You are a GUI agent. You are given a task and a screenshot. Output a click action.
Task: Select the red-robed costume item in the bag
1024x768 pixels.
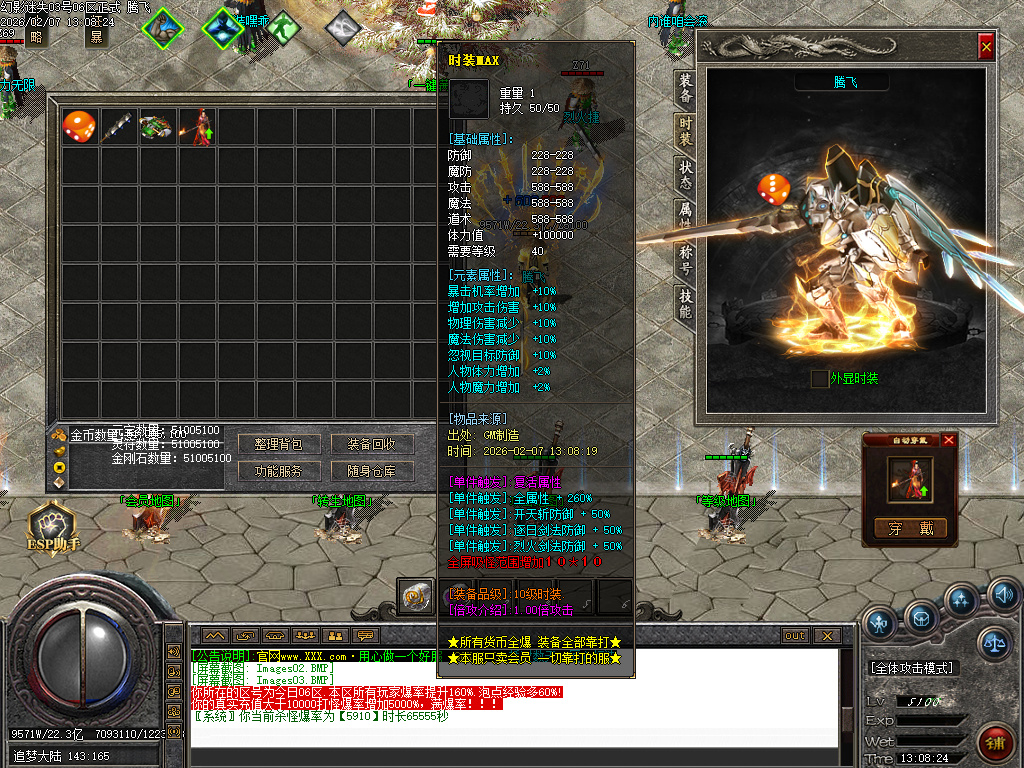197,127
